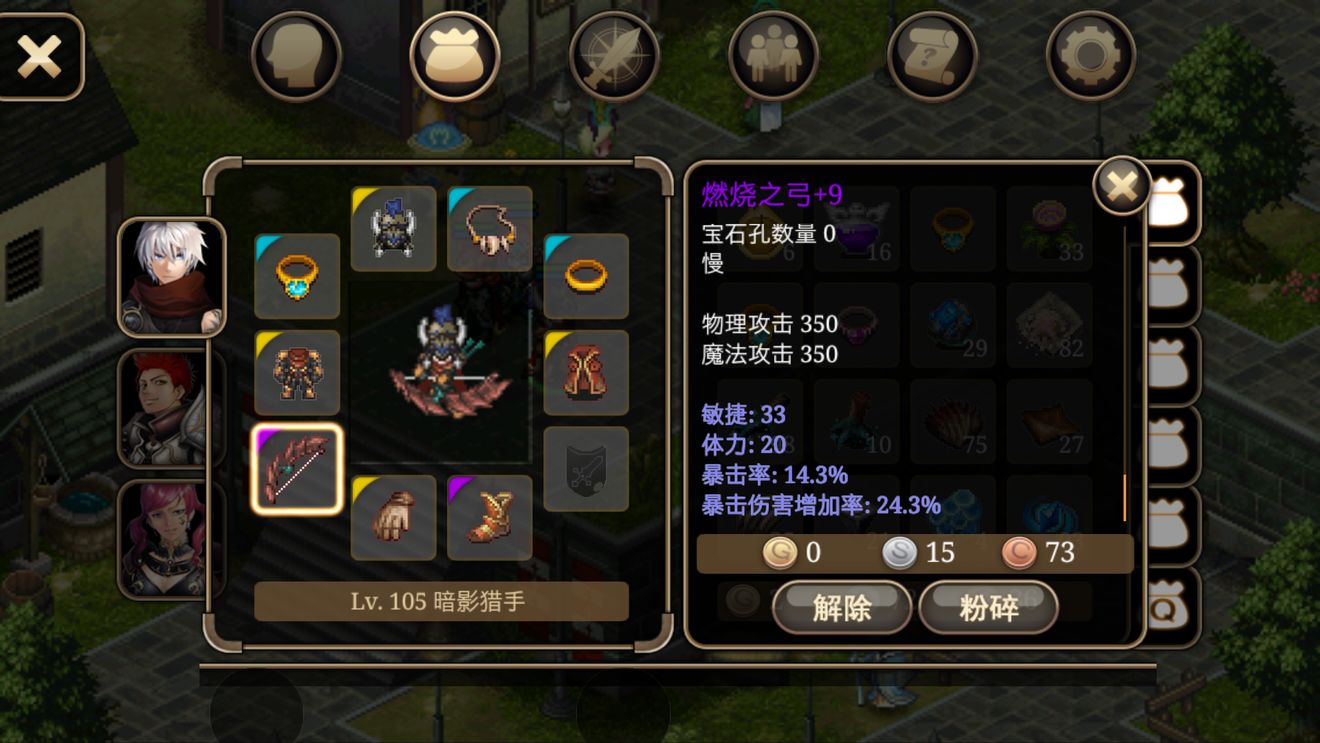Open the quest log via the scroll icon
This screenshot has height=743, width=1320.
(x=931, y=56)
